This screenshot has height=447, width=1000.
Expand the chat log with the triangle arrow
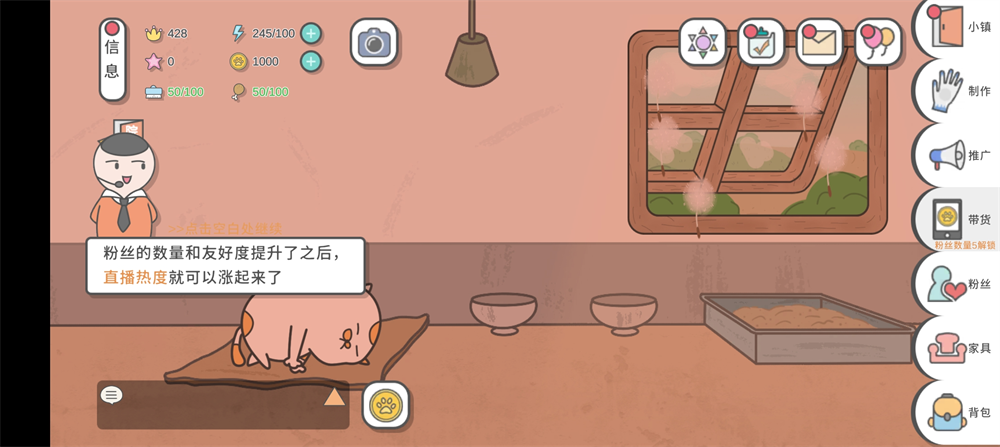334,396
